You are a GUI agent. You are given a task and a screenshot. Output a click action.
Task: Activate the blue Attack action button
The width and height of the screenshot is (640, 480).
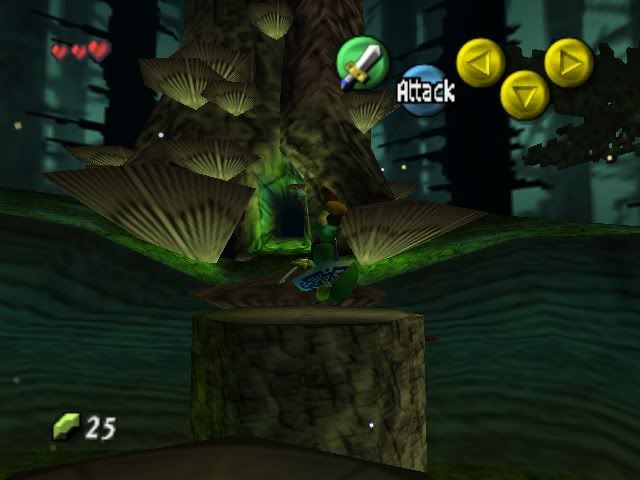[425, 91]
